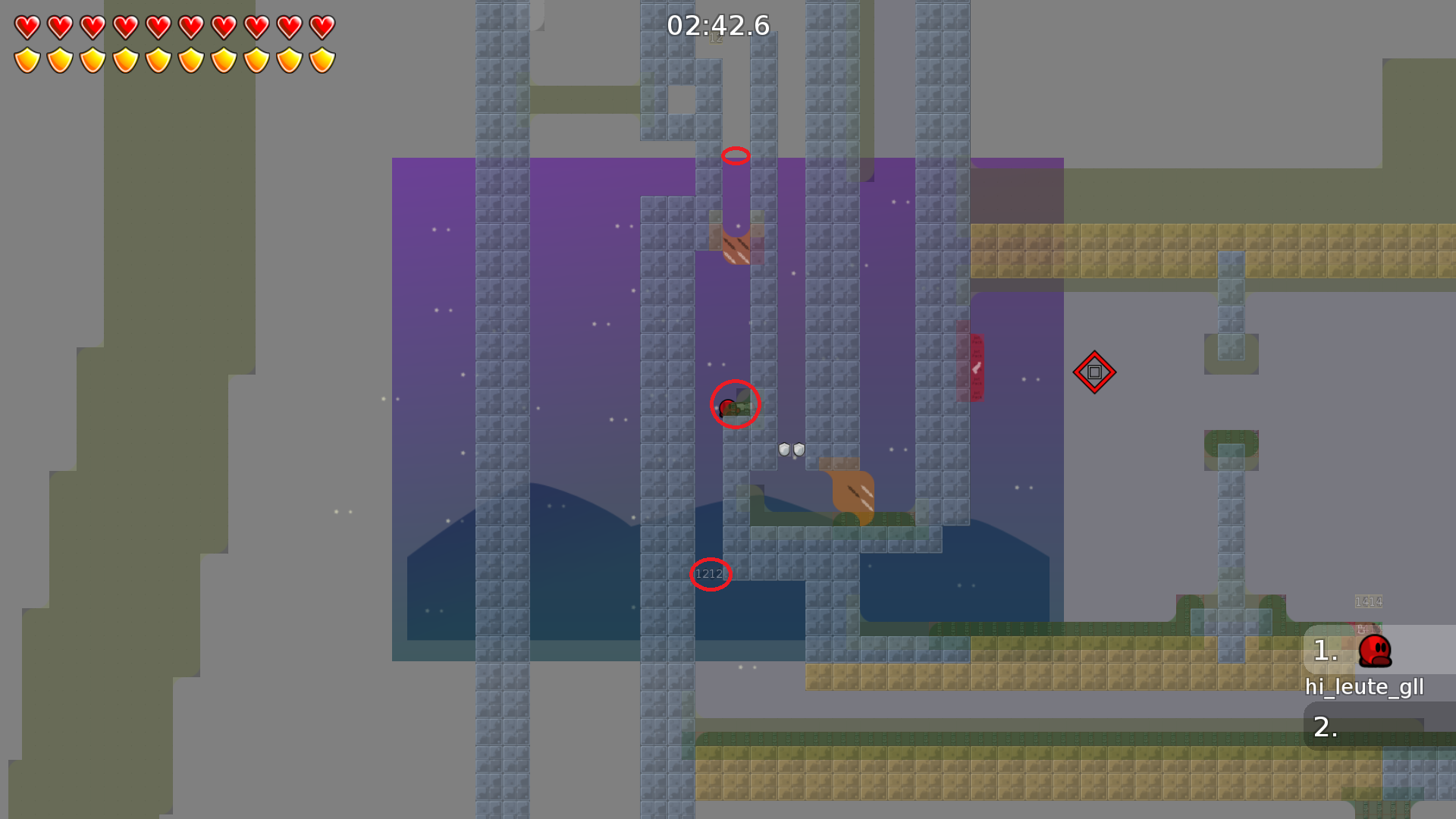1456x819 pixels.
Task: Select the first yellow armor shield icon
Action: pos(26,59)
